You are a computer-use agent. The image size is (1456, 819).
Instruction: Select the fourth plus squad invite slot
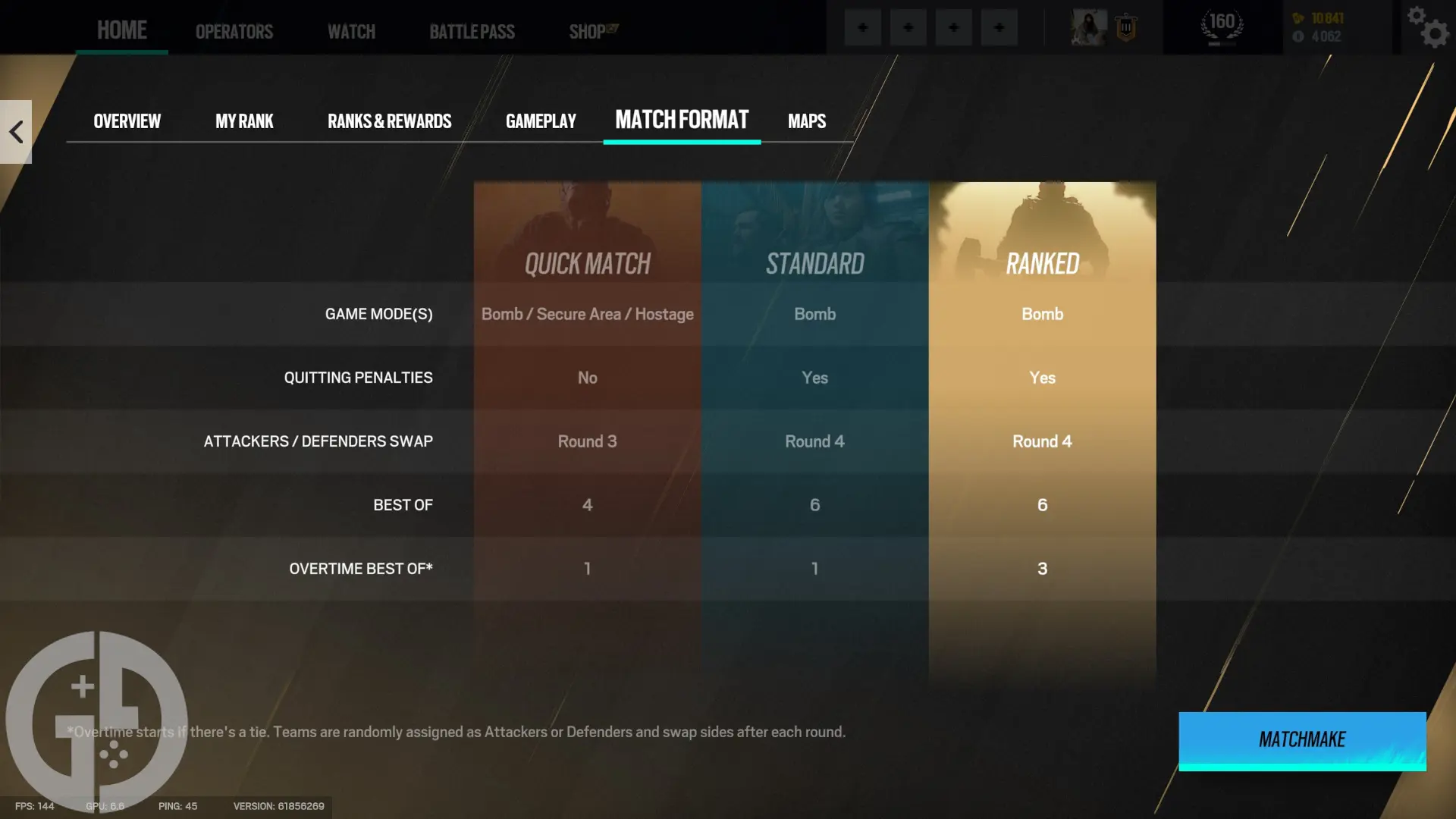tap(999, 27)
